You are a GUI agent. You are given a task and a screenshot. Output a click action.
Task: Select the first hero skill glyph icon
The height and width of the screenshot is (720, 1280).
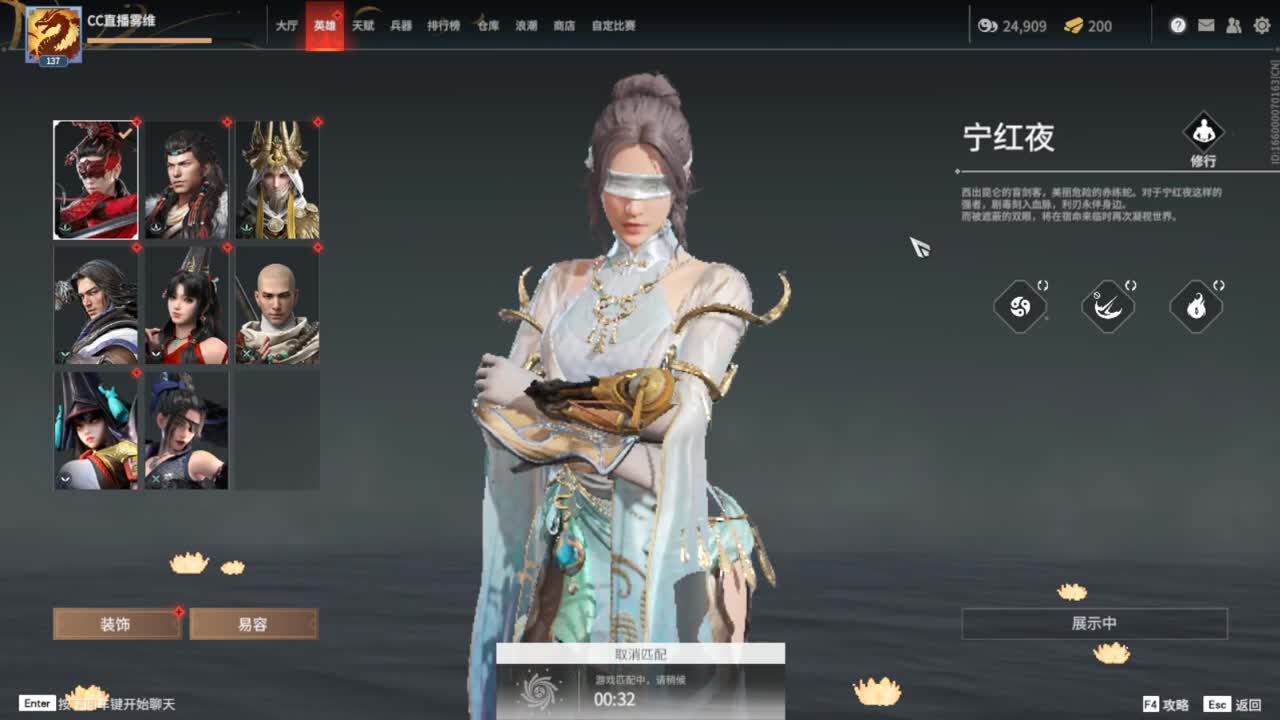pyautogui.click(x=1019, y=307)
